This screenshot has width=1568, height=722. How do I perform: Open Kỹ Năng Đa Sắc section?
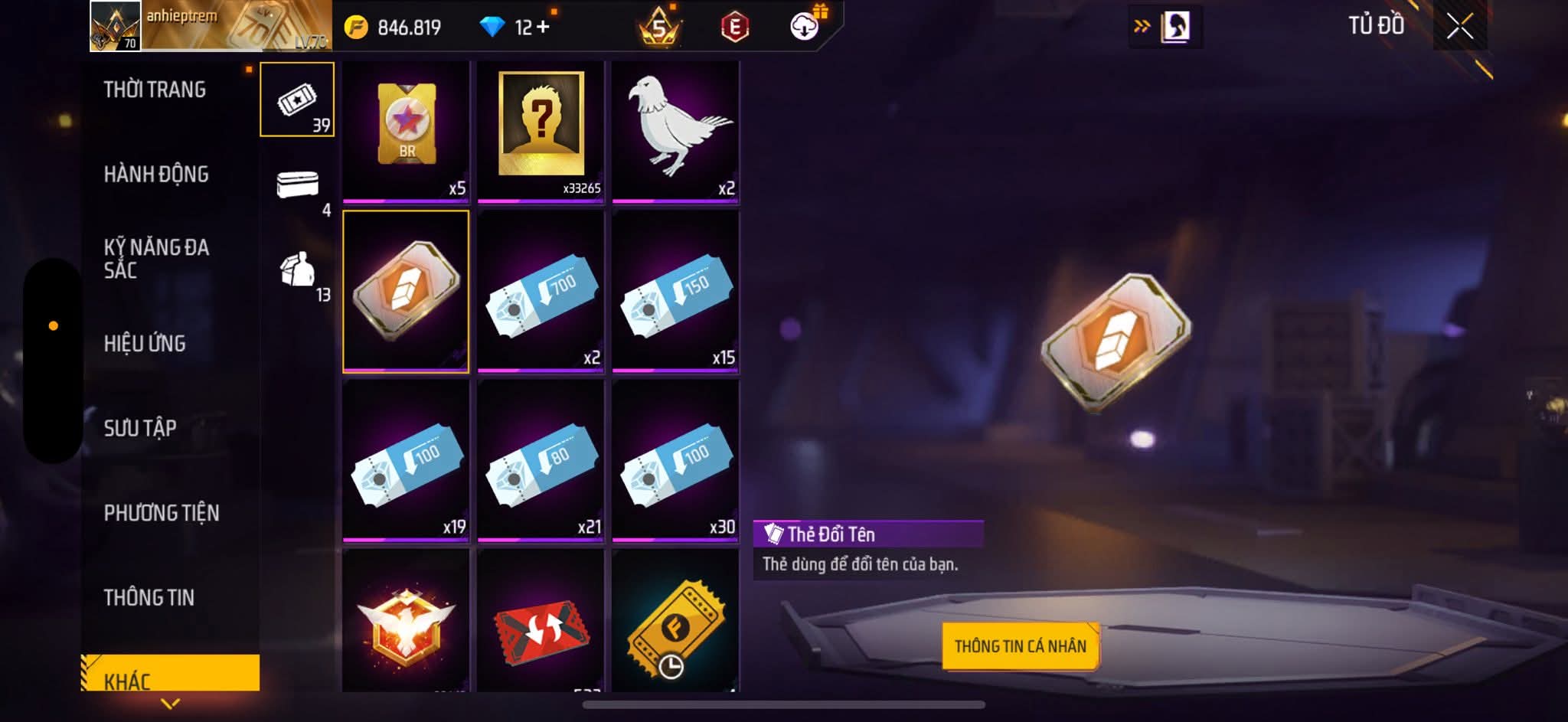pyautogui.click(x=156, y=258)
